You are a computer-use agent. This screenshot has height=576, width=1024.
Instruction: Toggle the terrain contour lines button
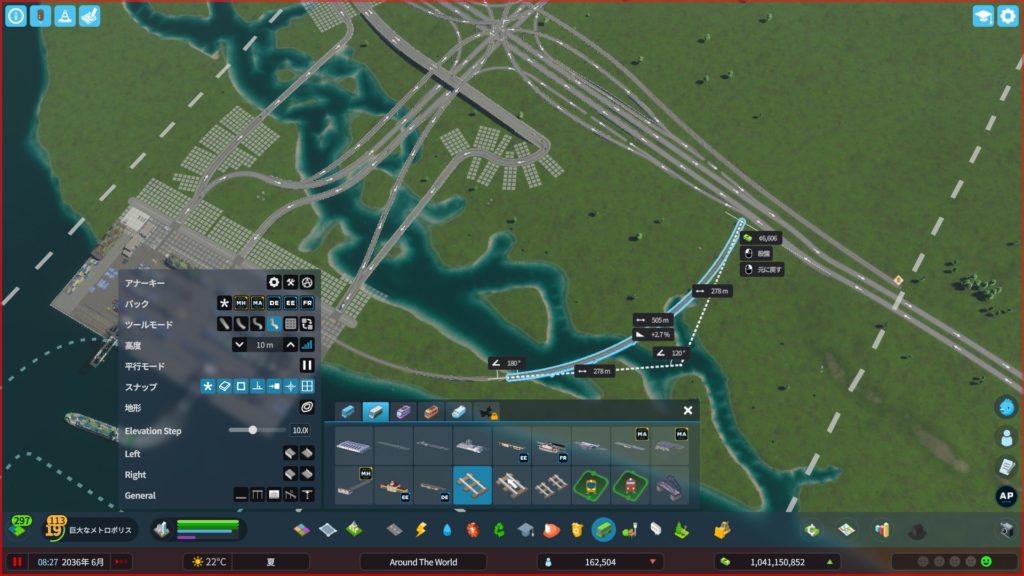pos(307,407)
